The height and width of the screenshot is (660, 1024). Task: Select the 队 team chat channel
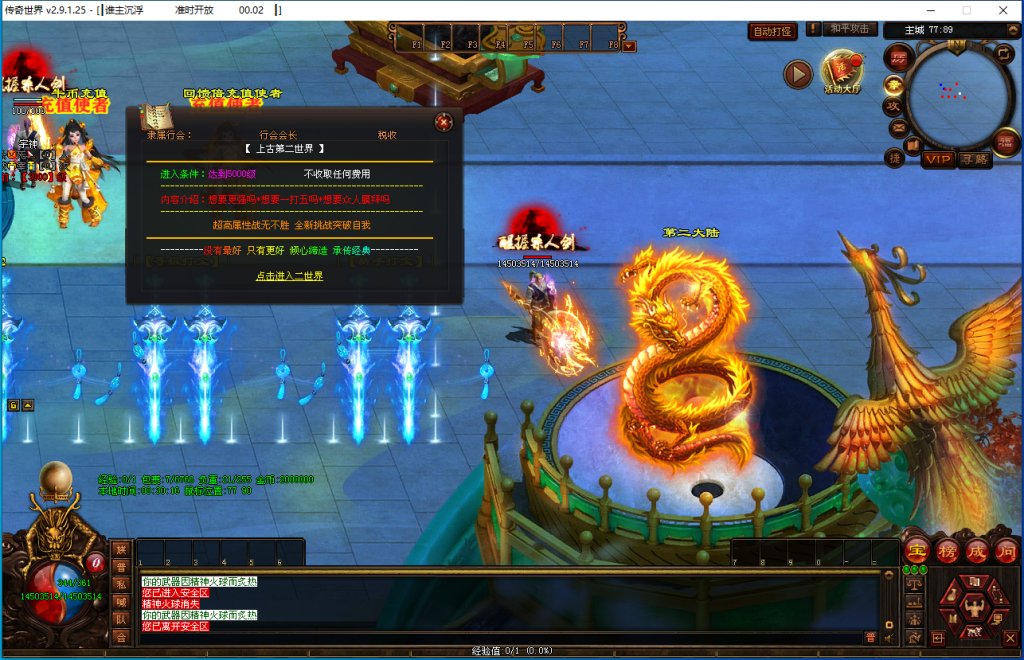coord(121,619)
